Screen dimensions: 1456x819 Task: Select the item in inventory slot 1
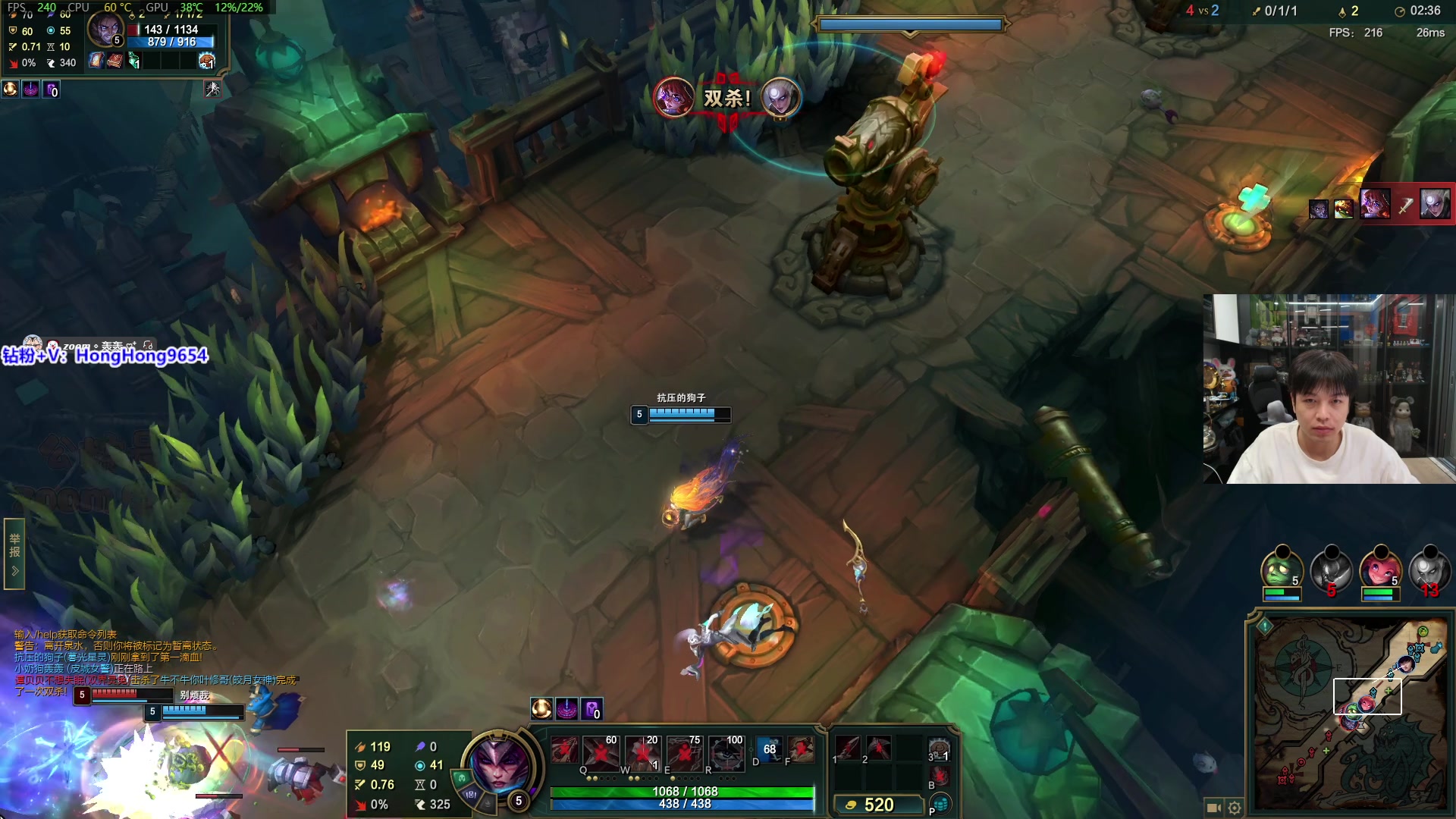[847, 748]
